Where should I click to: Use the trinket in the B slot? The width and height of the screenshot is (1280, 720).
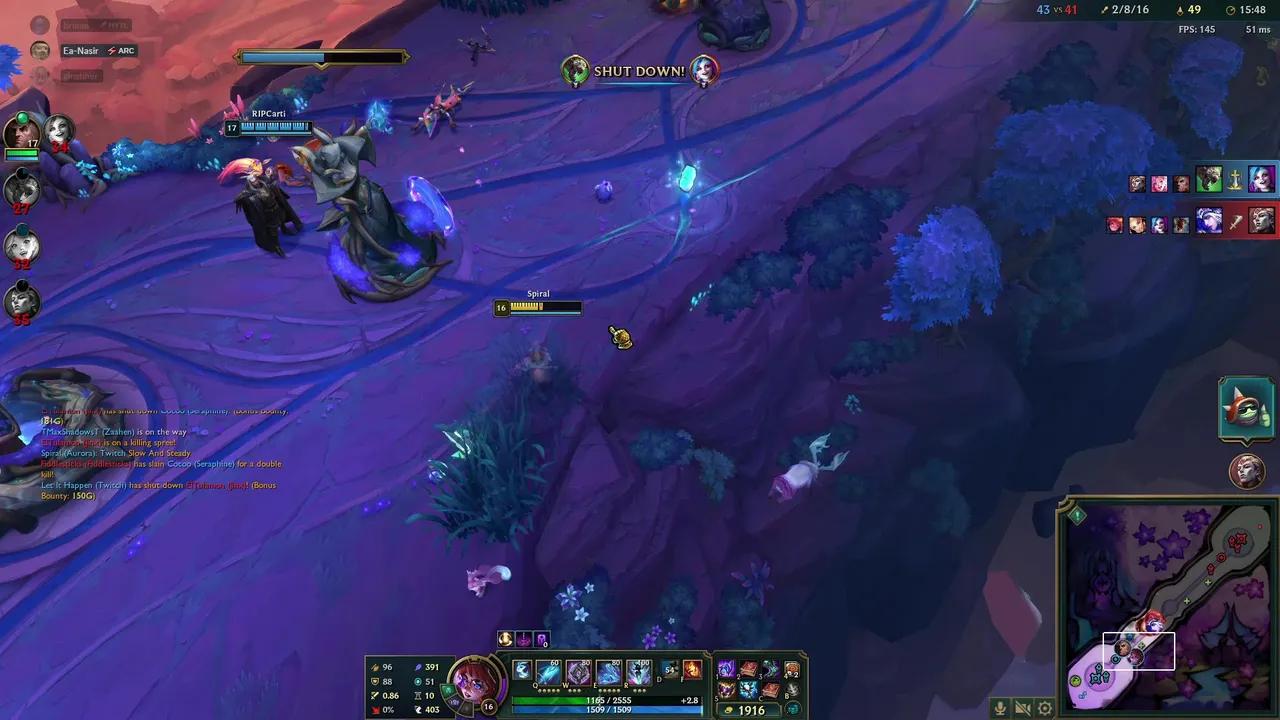[793, 690]
